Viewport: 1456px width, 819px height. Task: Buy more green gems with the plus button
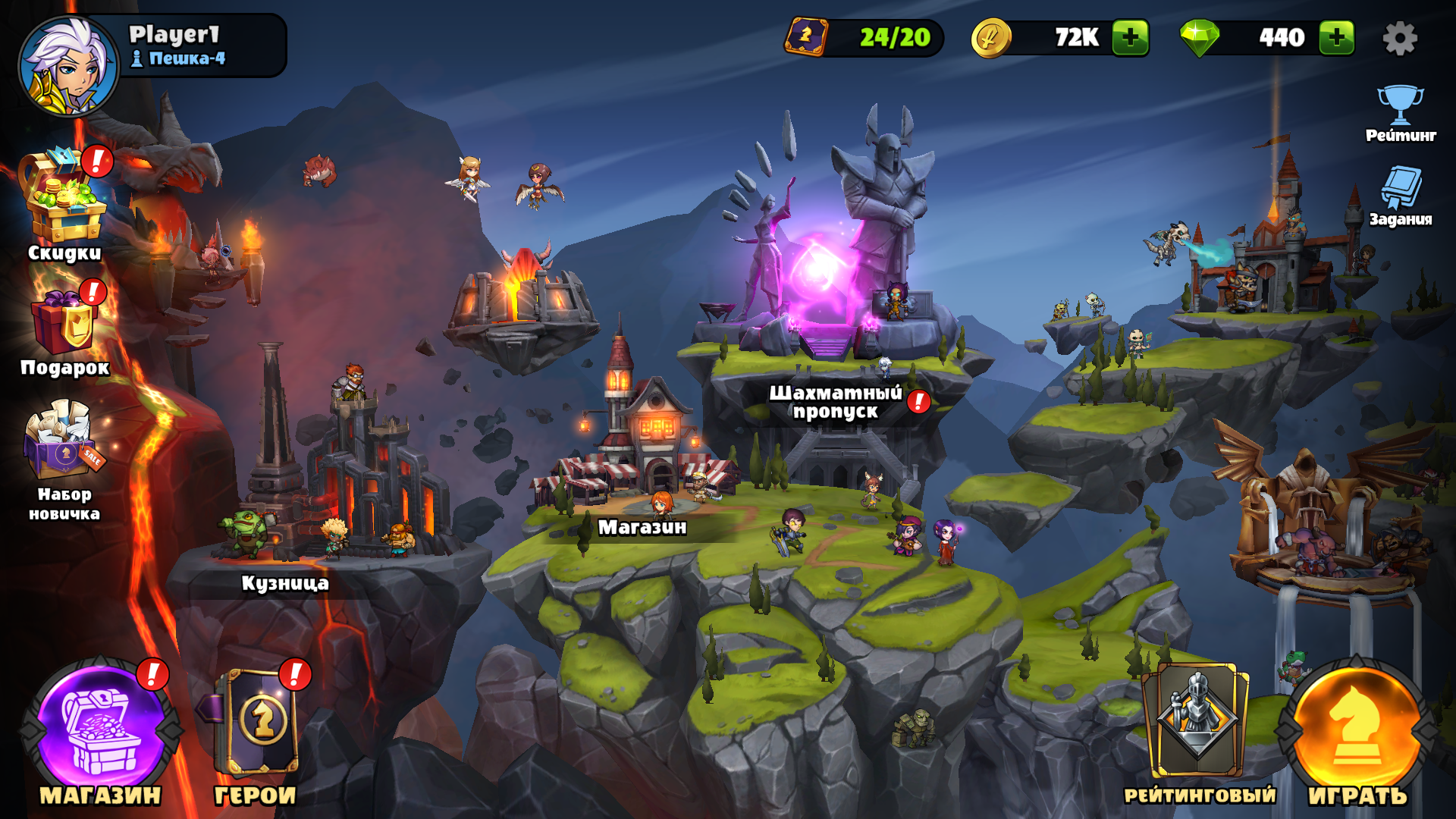[x=1336, y=37]
